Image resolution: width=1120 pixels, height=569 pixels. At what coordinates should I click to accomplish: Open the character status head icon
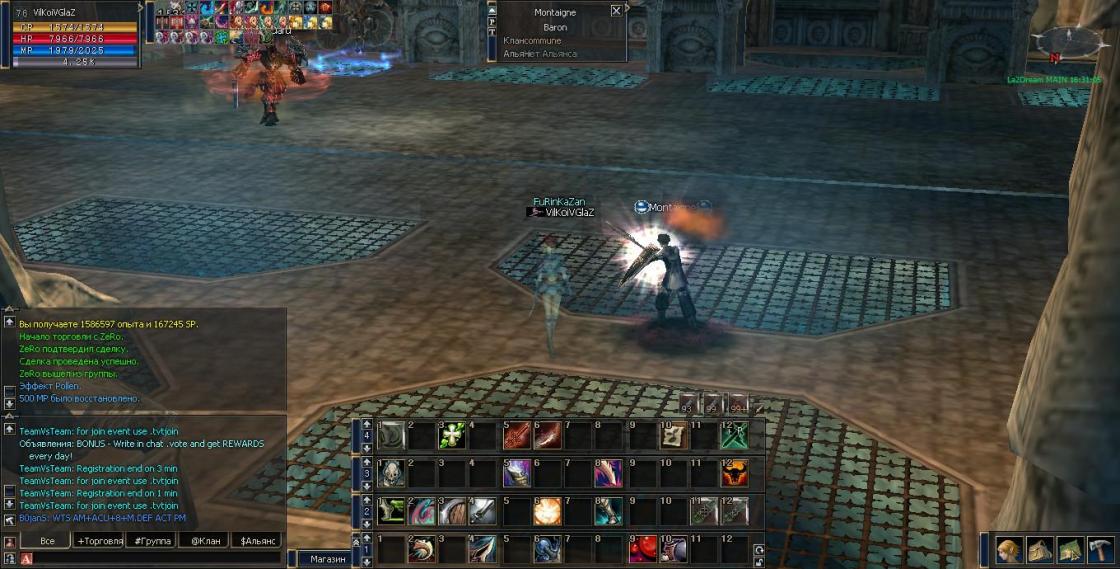click(1009, 550)
